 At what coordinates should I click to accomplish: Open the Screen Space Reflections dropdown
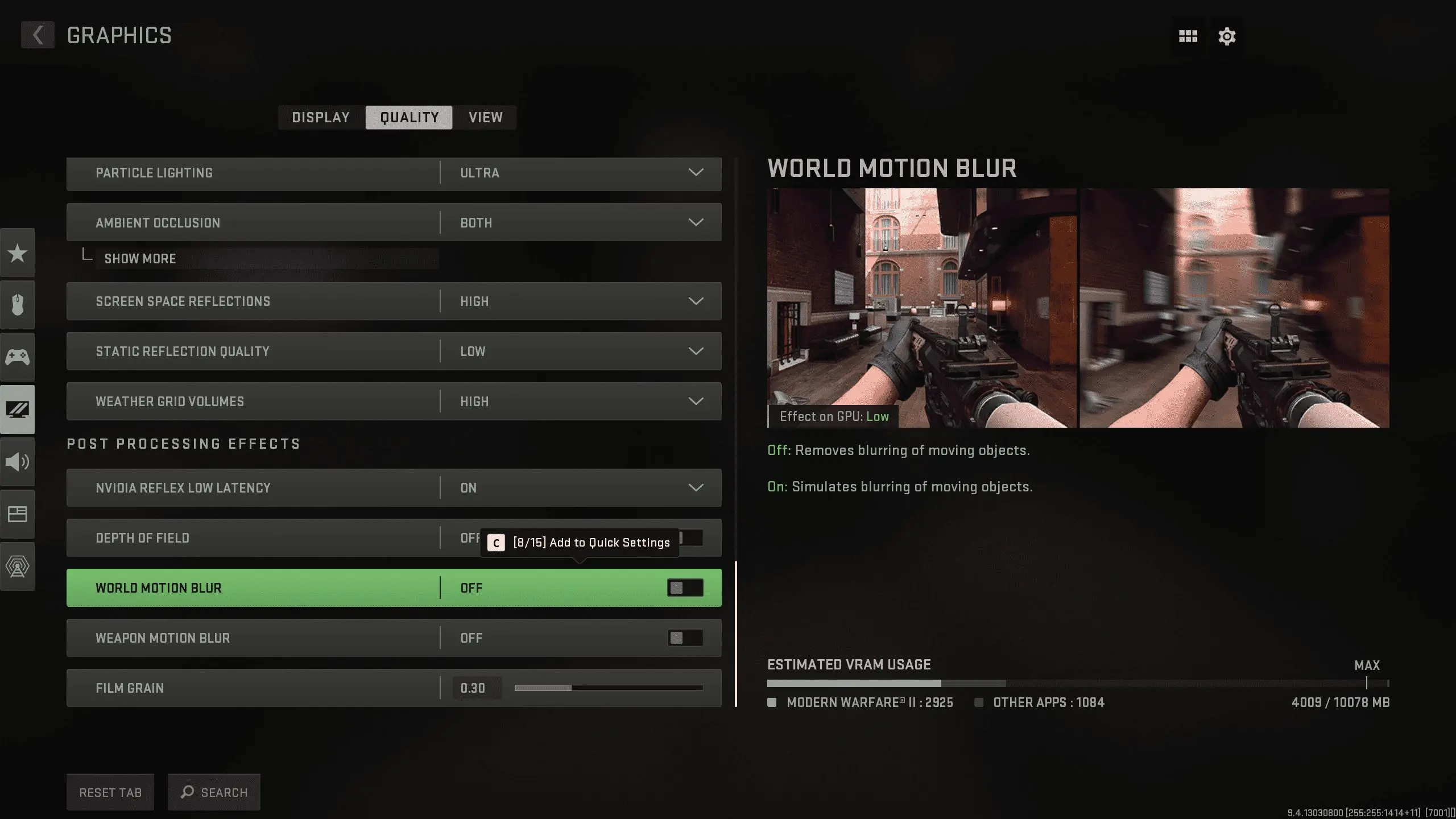[x=695, y=301]
